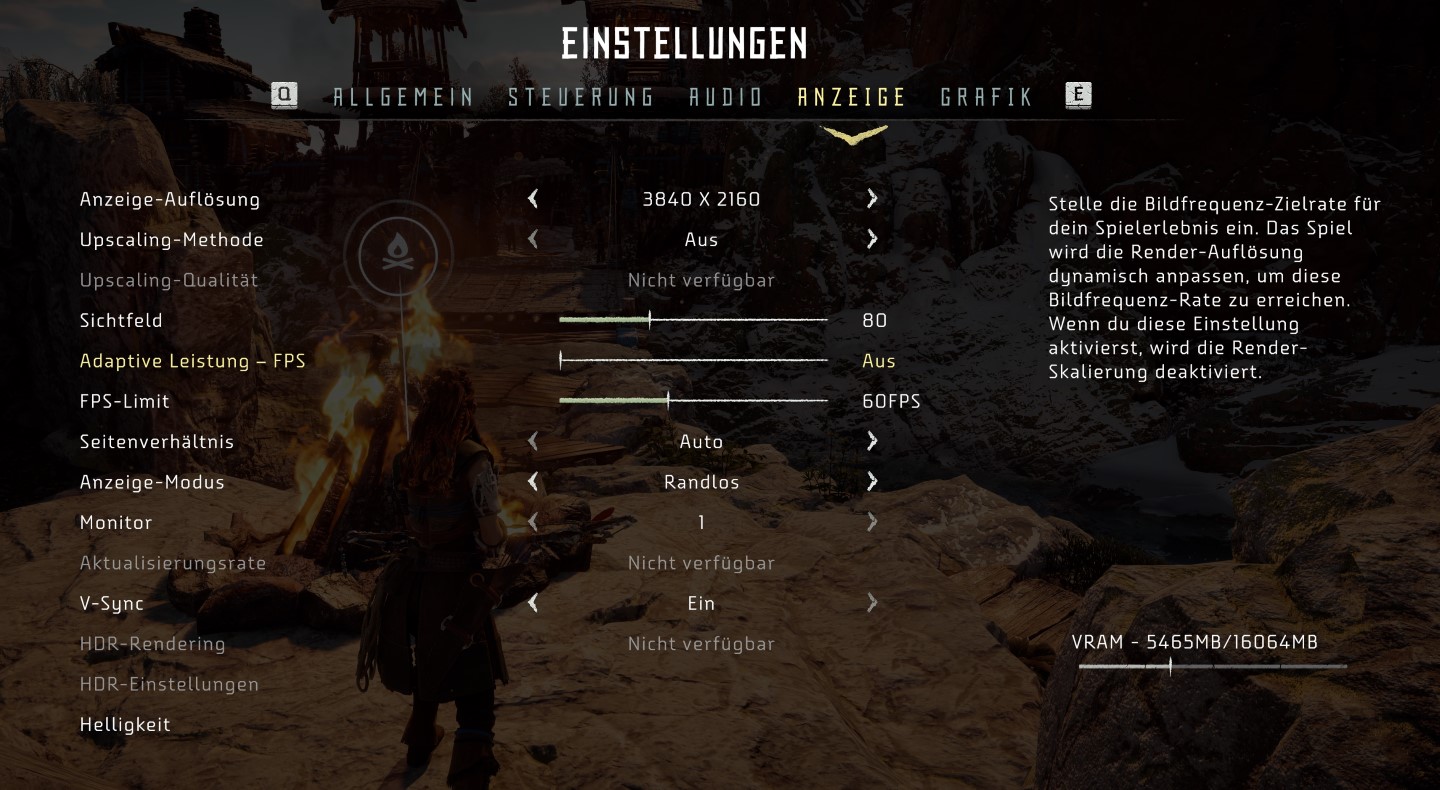Viewport: 1440px width, 790px height.
Task: Switch to the Grafik tab
Action: point(986,96)
